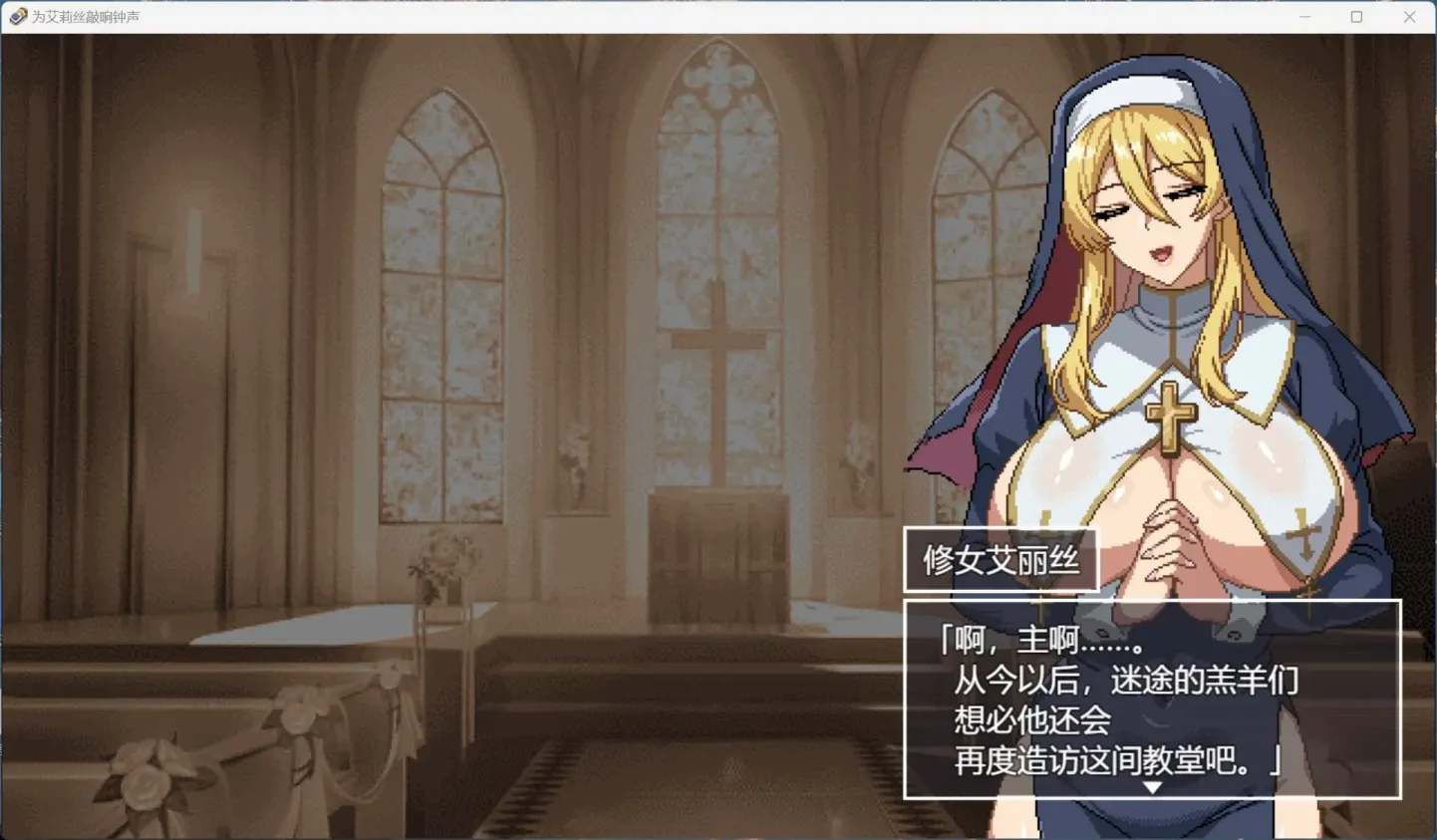Click the window title text 为艾莉丝敲响钟声
This screenshot has height=840, width=1437.
point(86,16)
